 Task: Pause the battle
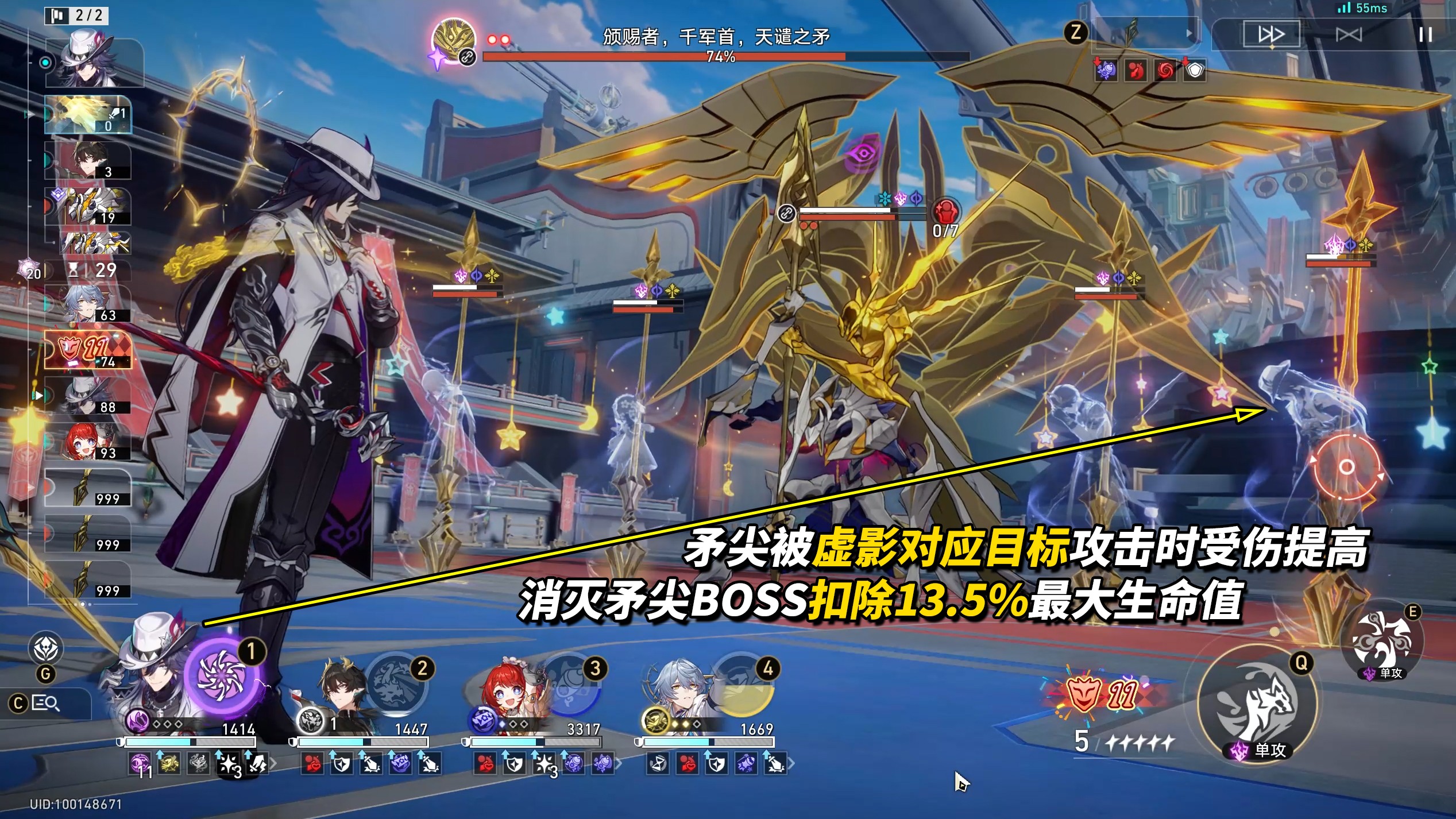pos(1425,34)
